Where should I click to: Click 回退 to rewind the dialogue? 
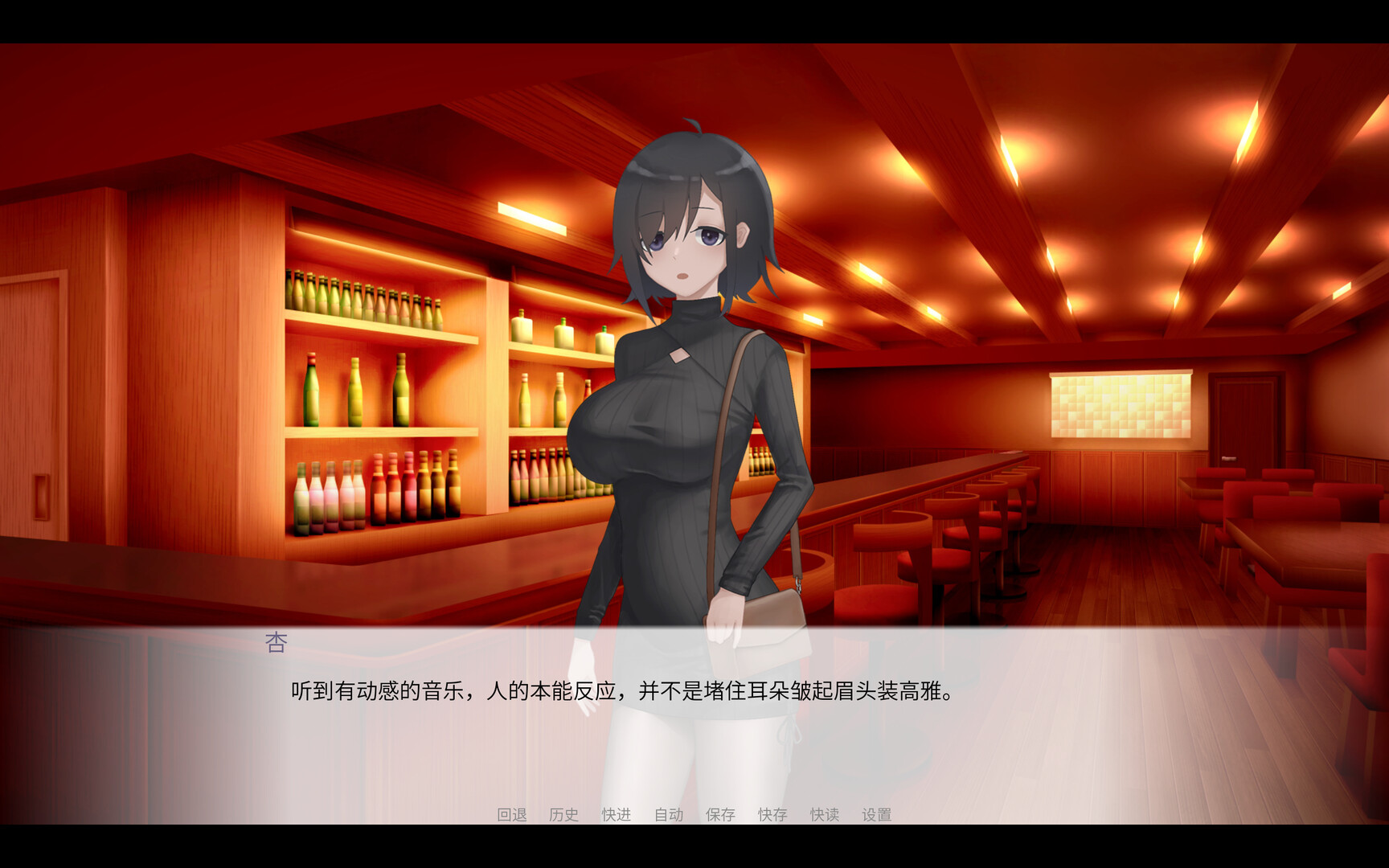click(512, 814)
